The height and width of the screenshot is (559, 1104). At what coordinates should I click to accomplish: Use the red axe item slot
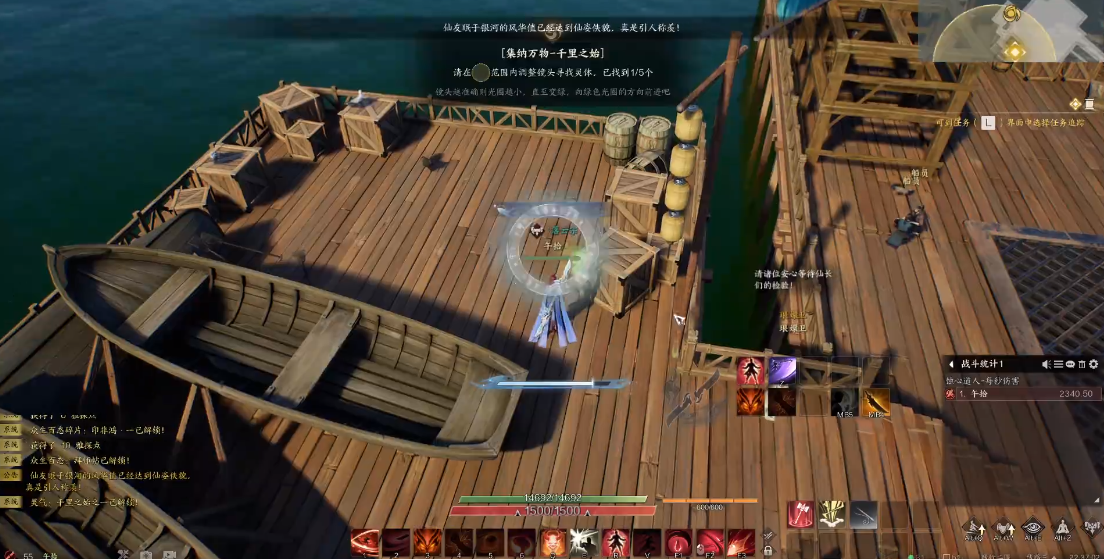(x=801, y=514)
